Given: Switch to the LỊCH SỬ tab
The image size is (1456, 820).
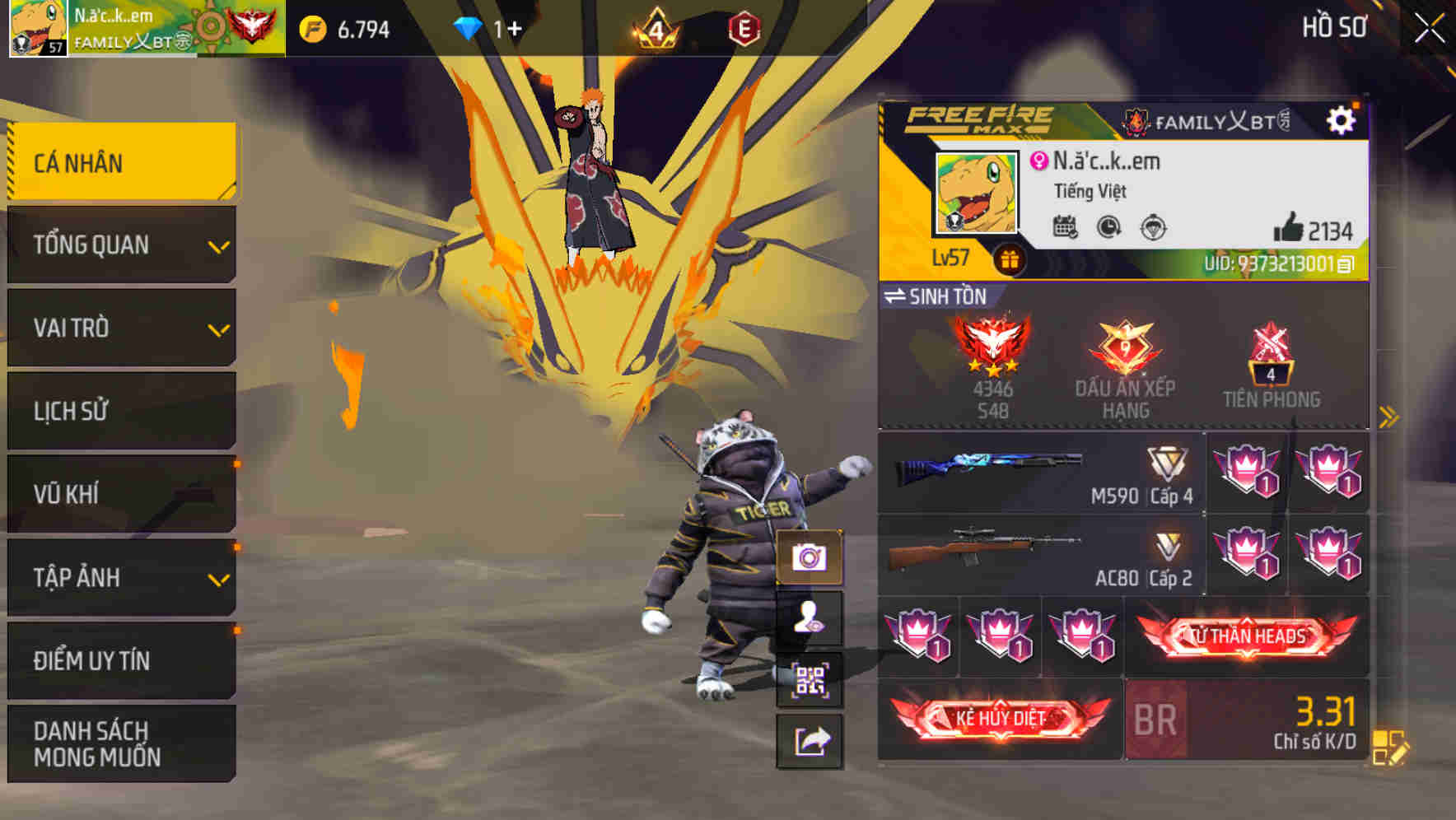Looking at the screenshot, I should point(122,411).
